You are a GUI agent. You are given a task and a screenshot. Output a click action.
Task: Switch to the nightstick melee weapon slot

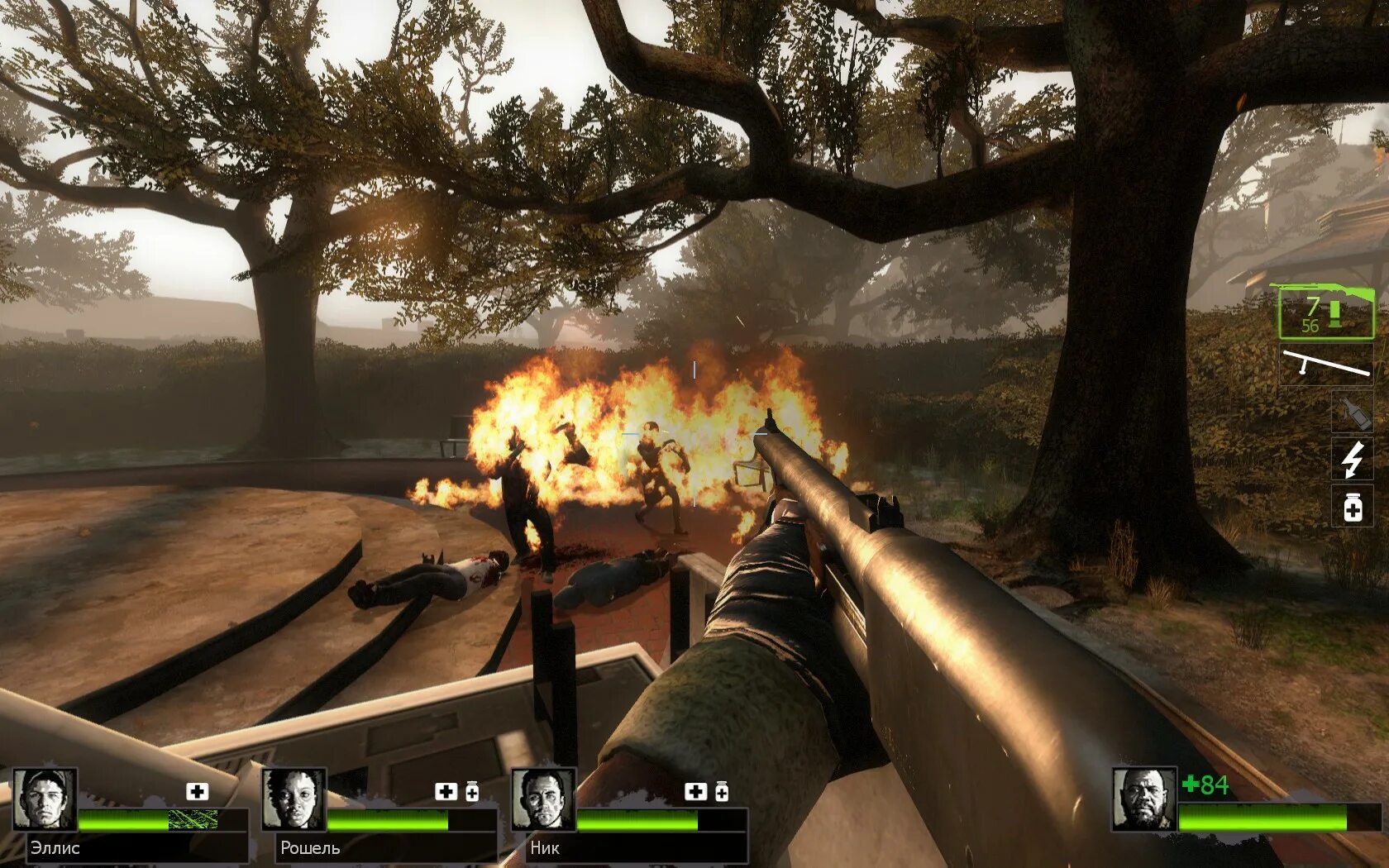point(1325,365)
